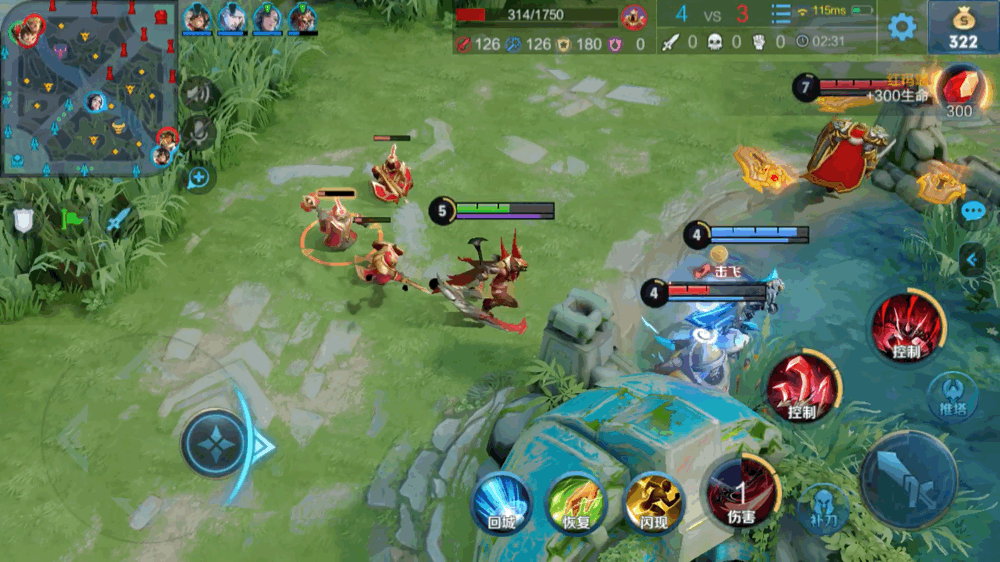
Task: Open the blue chat bubble quick messages
Action: 973,212
